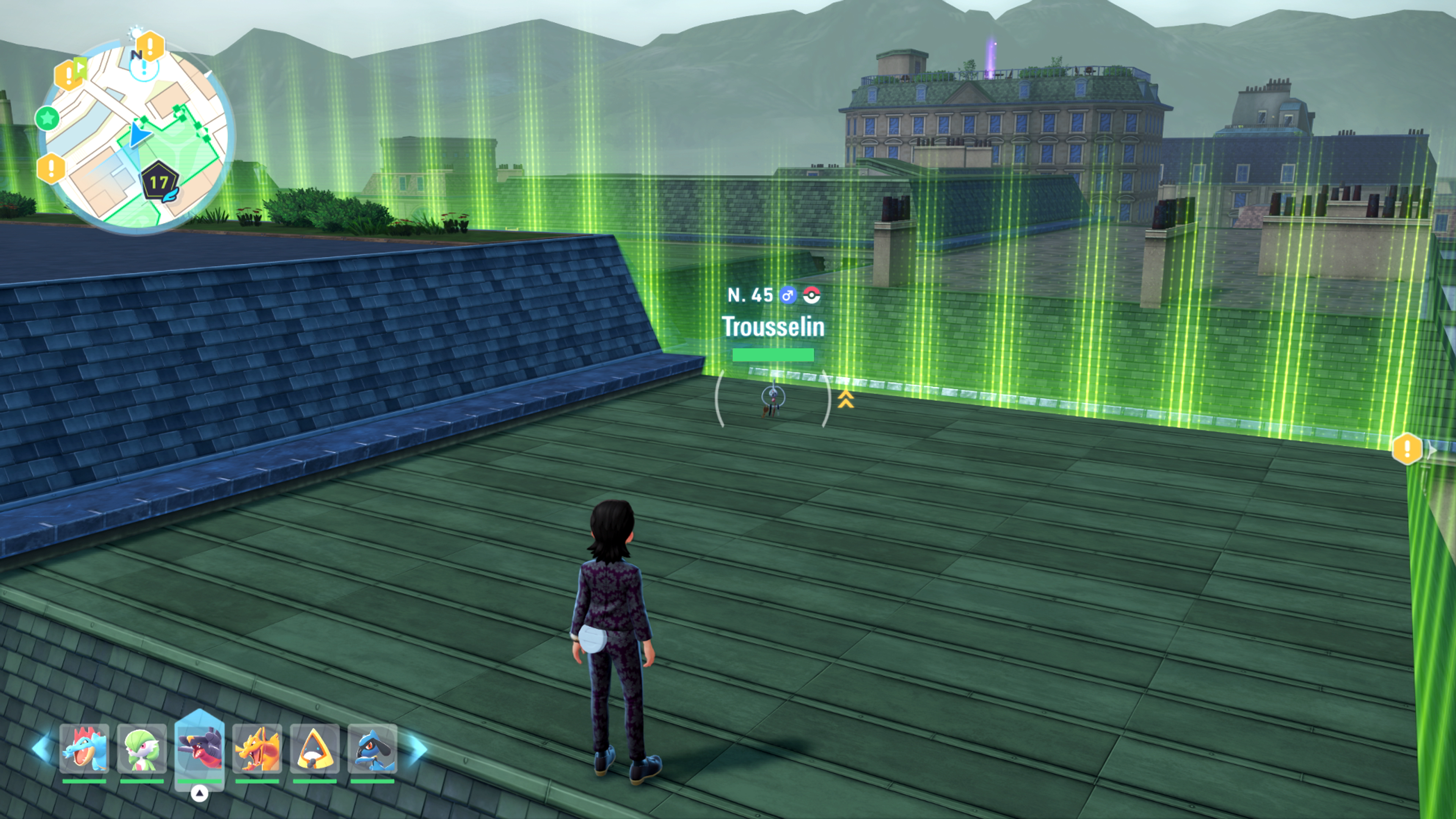
Task: Choose Gardevoir from the party lineup
Action: click(x=142, y=748)
